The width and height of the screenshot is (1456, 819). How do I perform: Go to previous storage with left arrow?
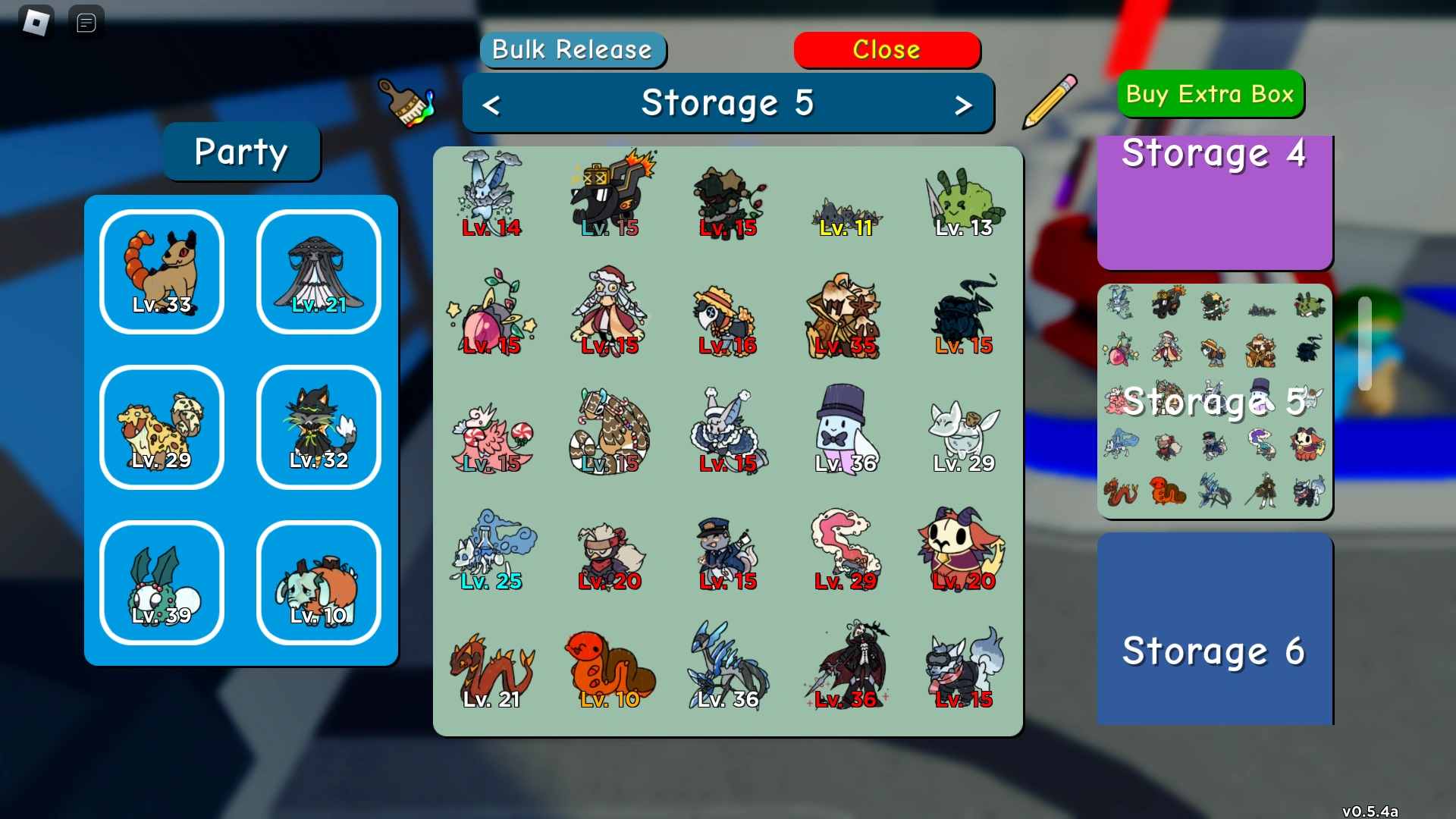(x=491, y=104)
